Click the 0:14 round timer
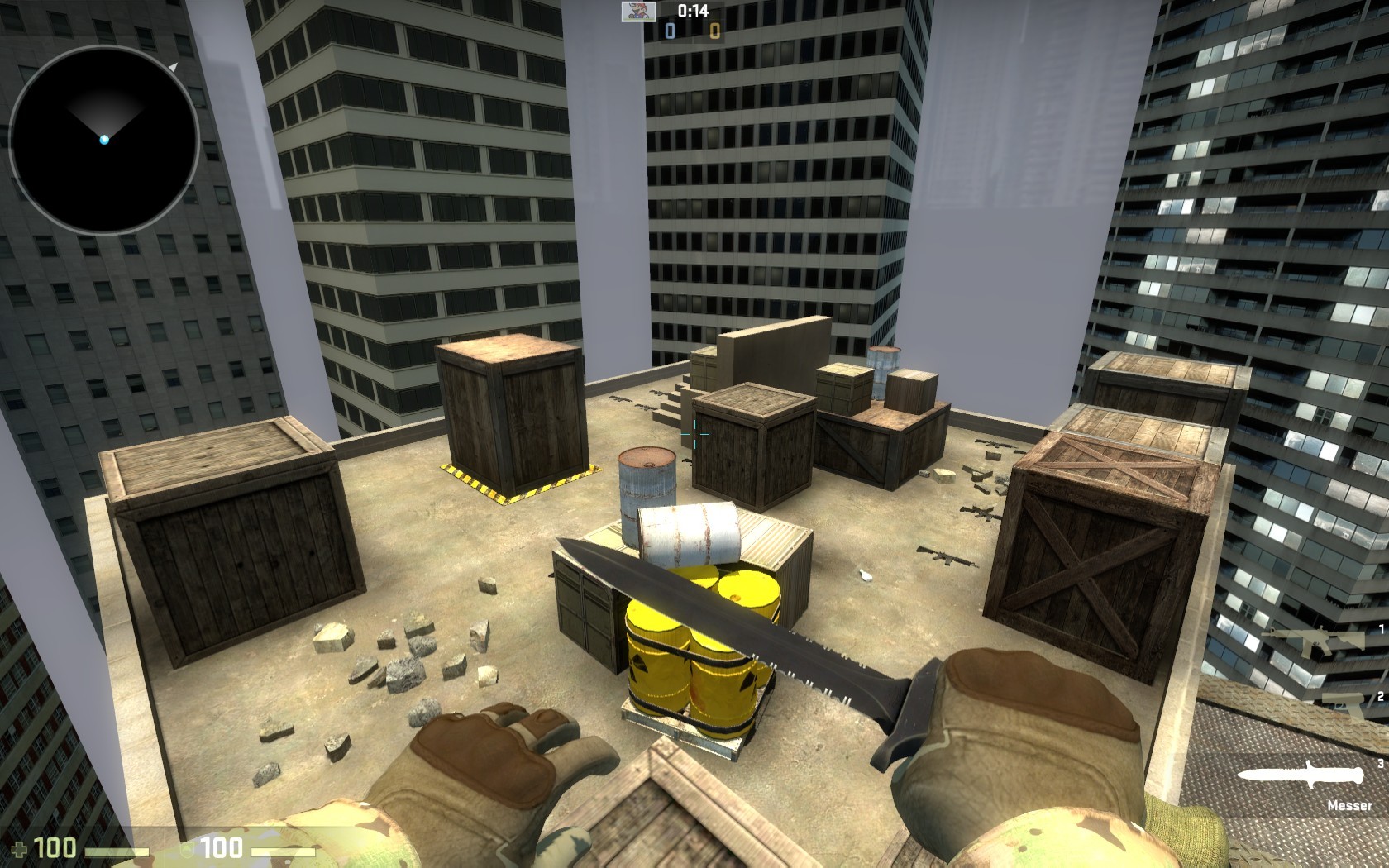Screen dimensions: 1389x868 (x=693, y=11)
